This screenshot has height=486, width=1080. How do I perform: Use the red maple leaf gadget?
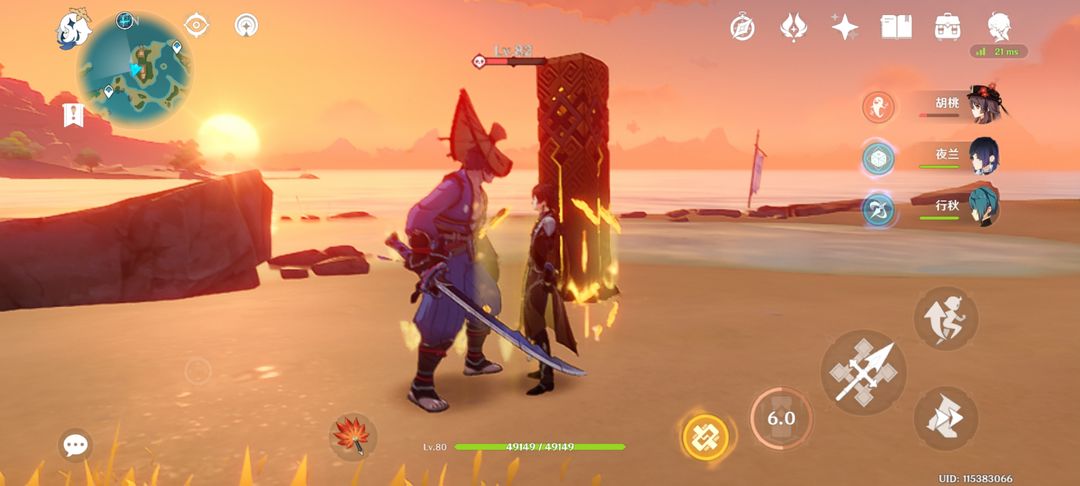tap(353, 437)
